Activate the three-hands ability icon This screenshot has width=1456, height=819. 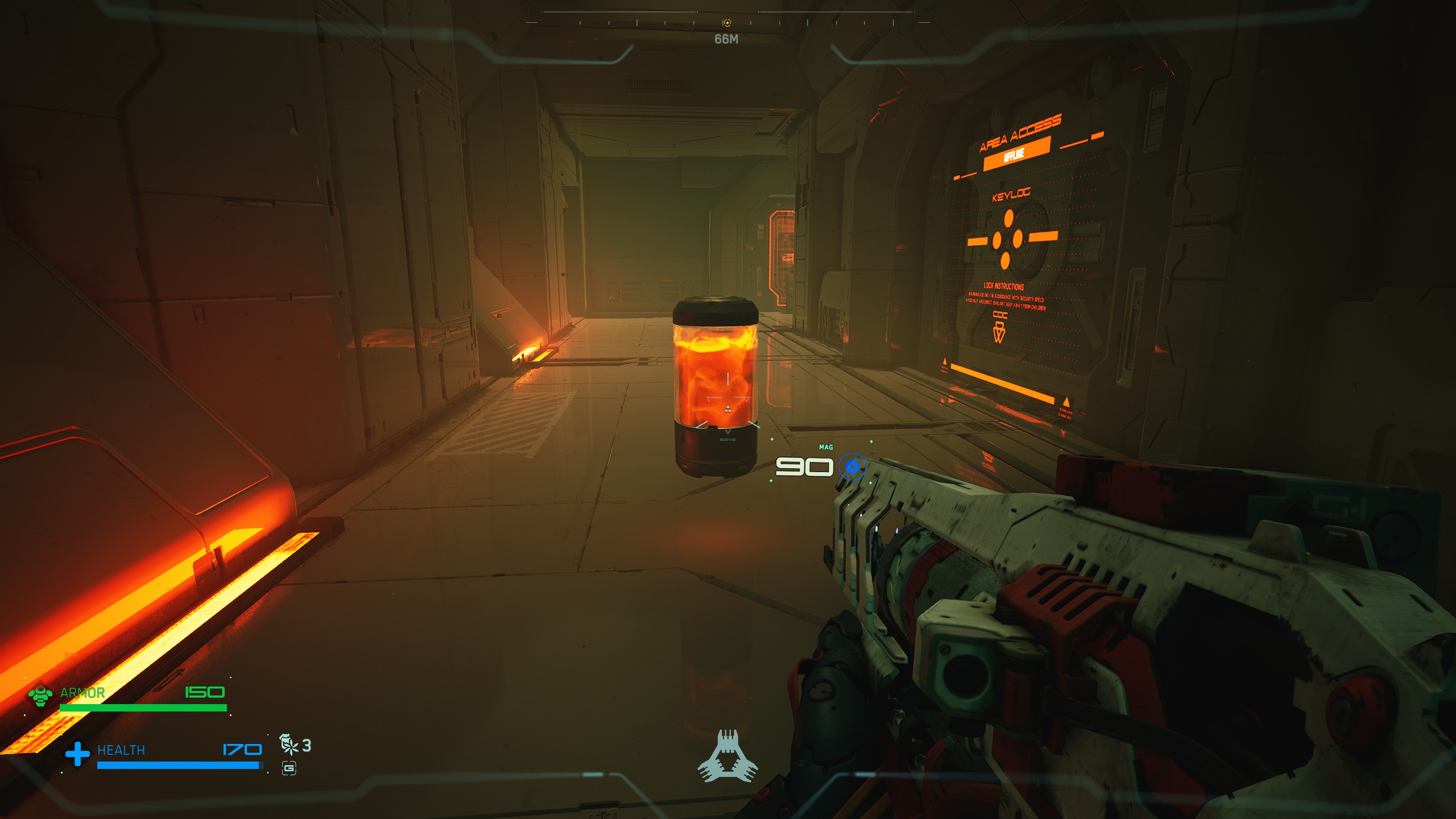click(x=727, y=756)
